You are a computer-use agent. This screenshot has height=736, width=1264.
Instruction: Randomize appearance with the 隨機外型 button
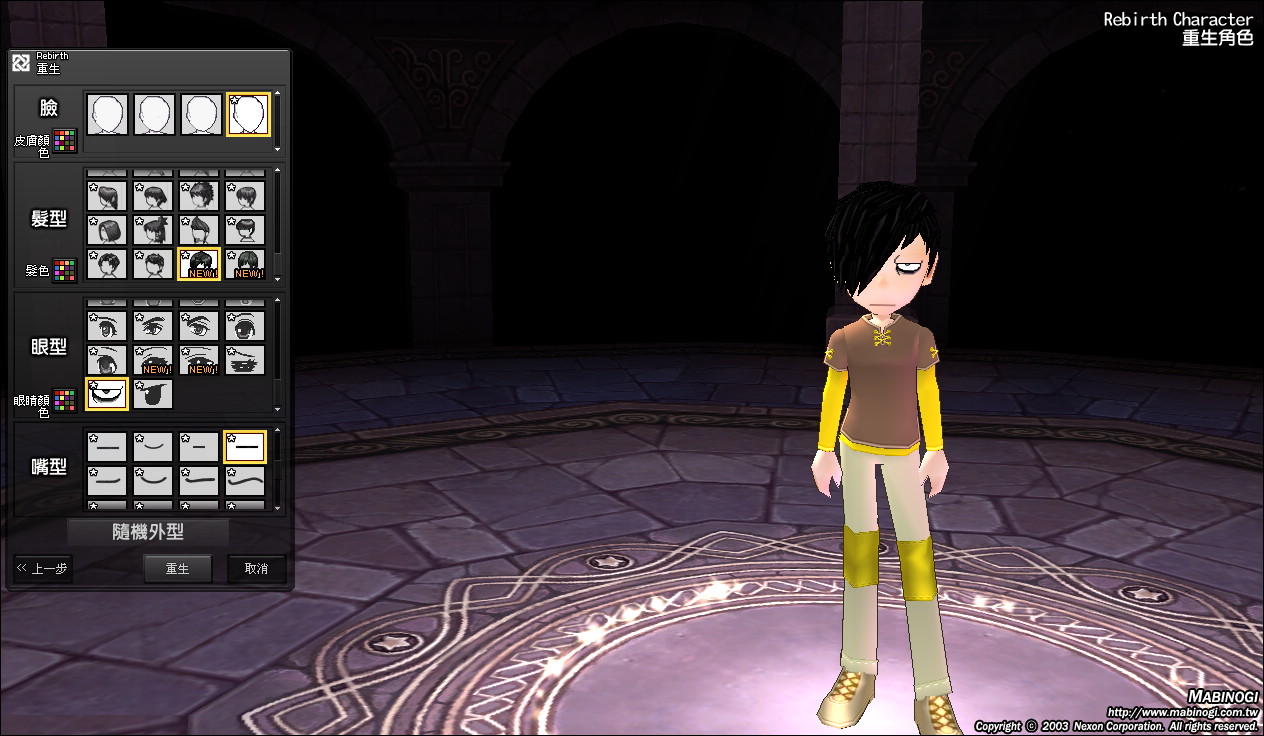tap(148, 532)
